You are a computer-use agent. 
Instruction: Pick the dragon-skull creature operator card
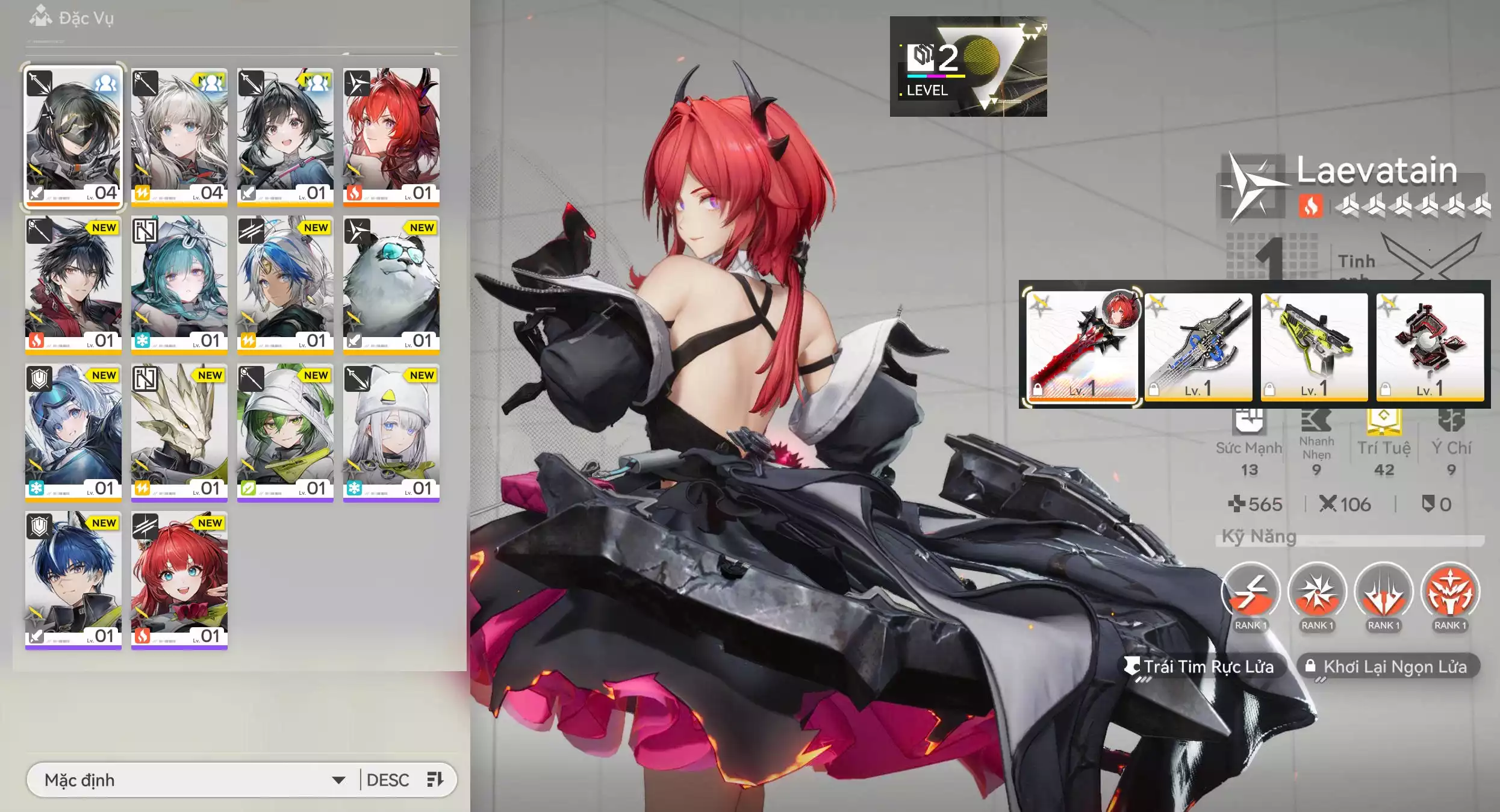(x=179, y=431)
